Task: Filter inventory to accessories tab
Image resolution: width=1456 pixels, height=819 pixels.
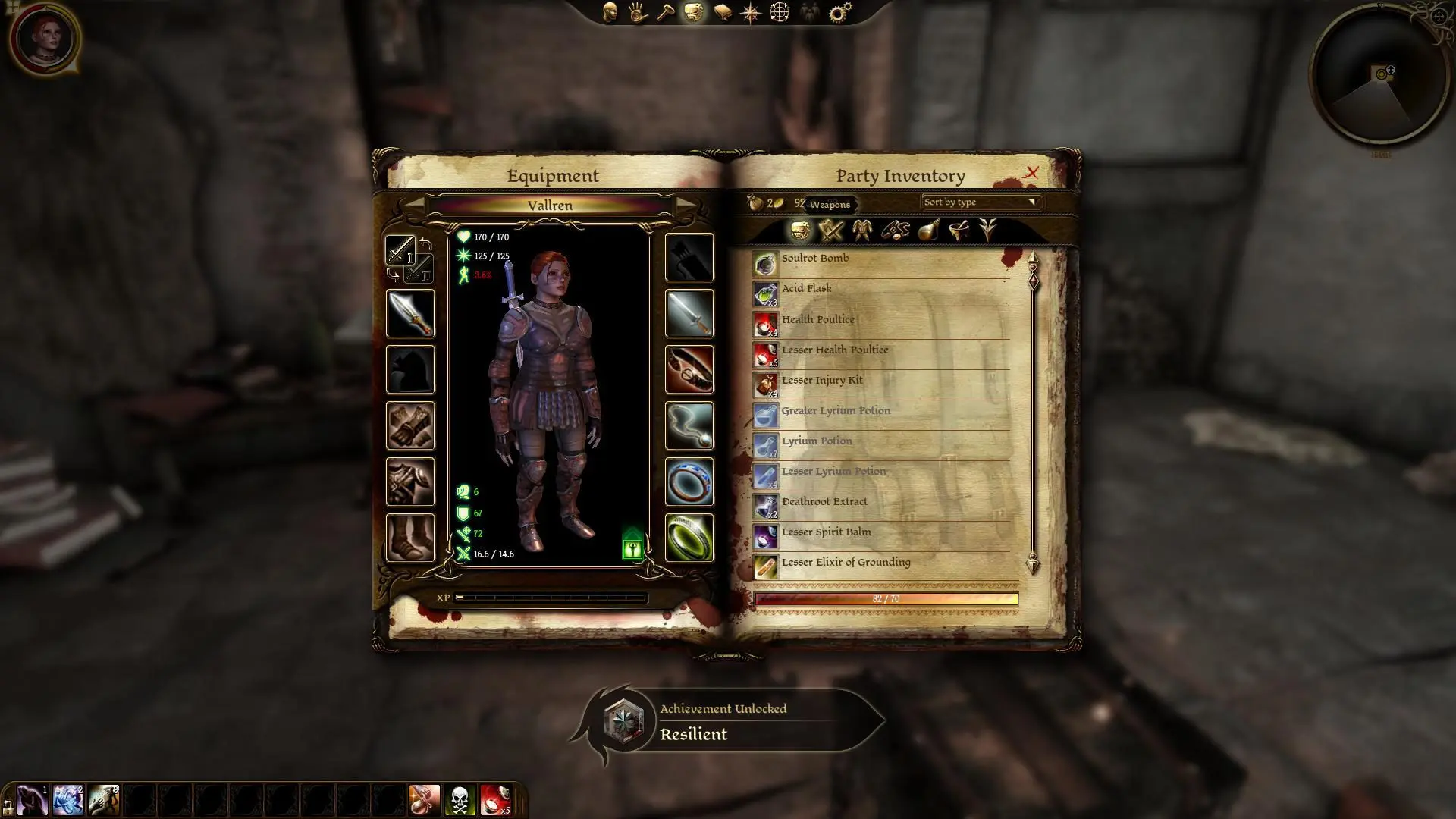Action: (x=895, y=231)
